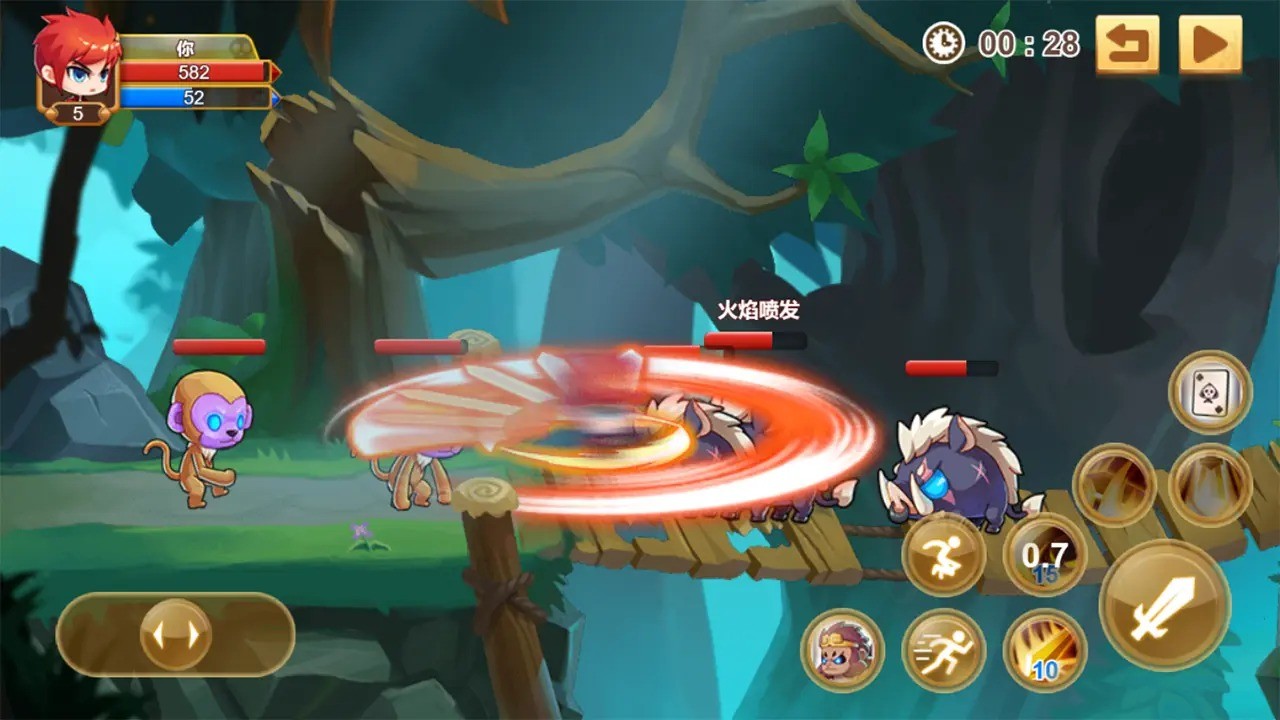Cast the slash skill costing 10 mana

click(1045, 651)
